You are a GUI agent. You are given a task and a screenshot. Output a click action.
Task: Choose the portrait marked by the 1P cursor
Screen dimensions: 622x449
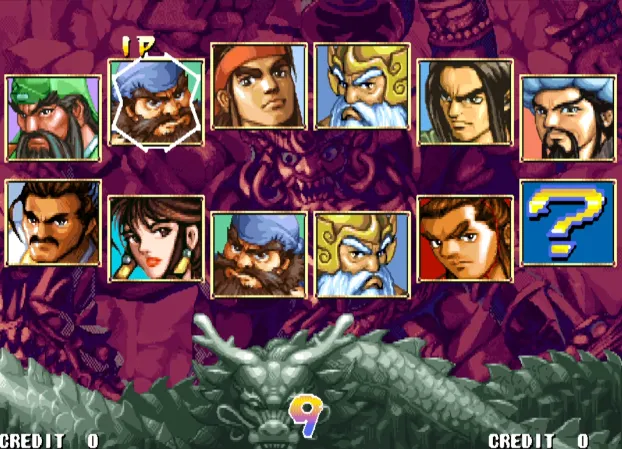coord(156,103)
